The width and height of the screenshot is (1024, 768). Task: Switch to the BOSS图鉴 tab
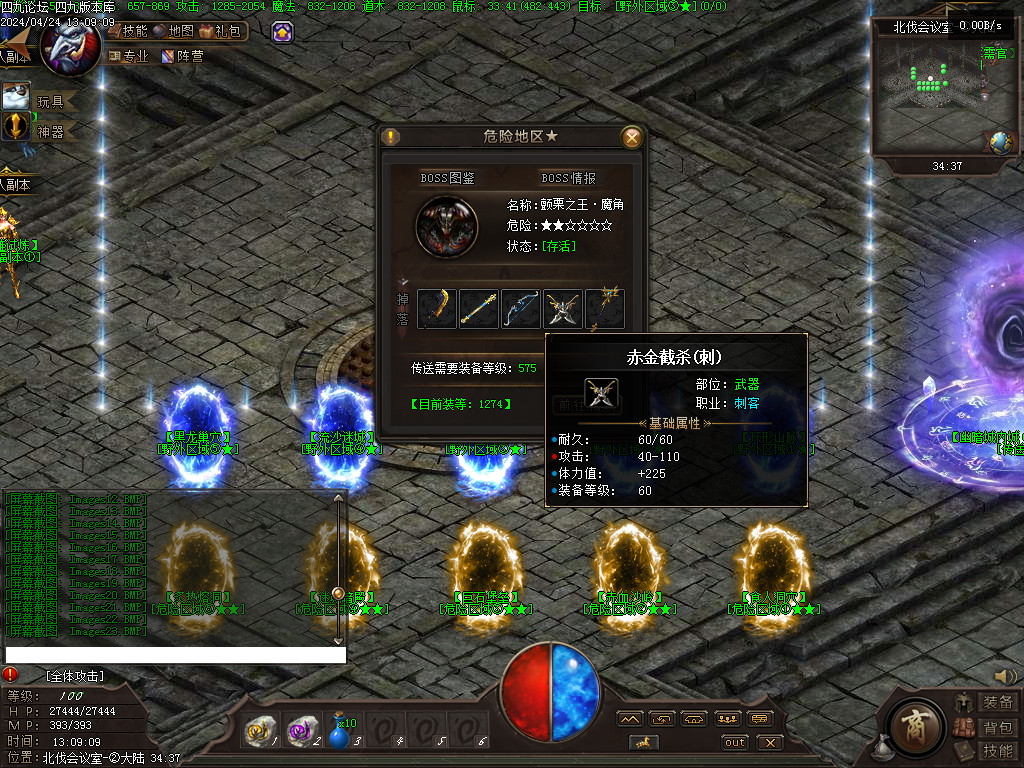point(447,178)
